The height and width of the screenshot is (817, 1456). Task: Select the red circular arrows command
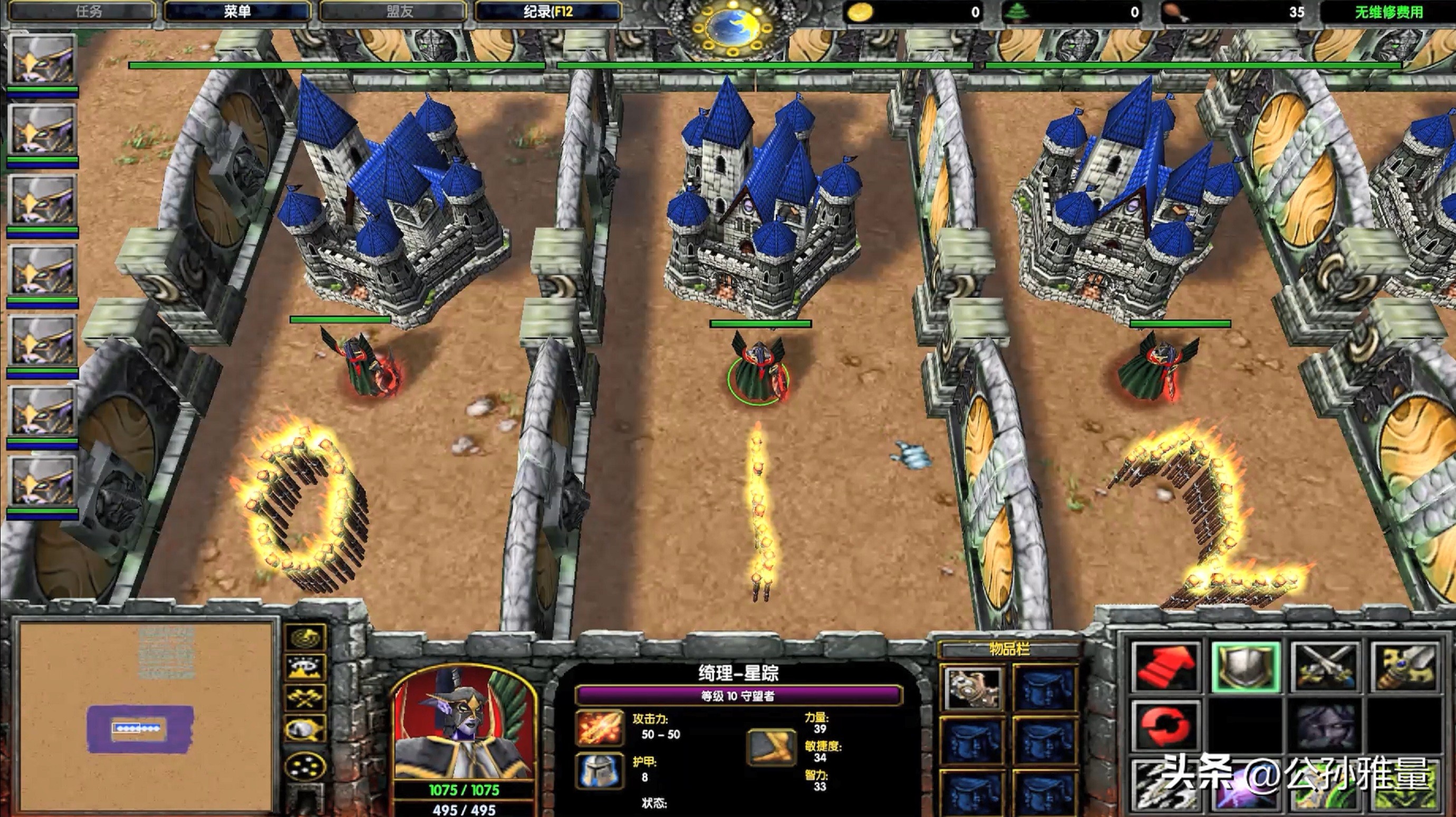point(1165,725)
